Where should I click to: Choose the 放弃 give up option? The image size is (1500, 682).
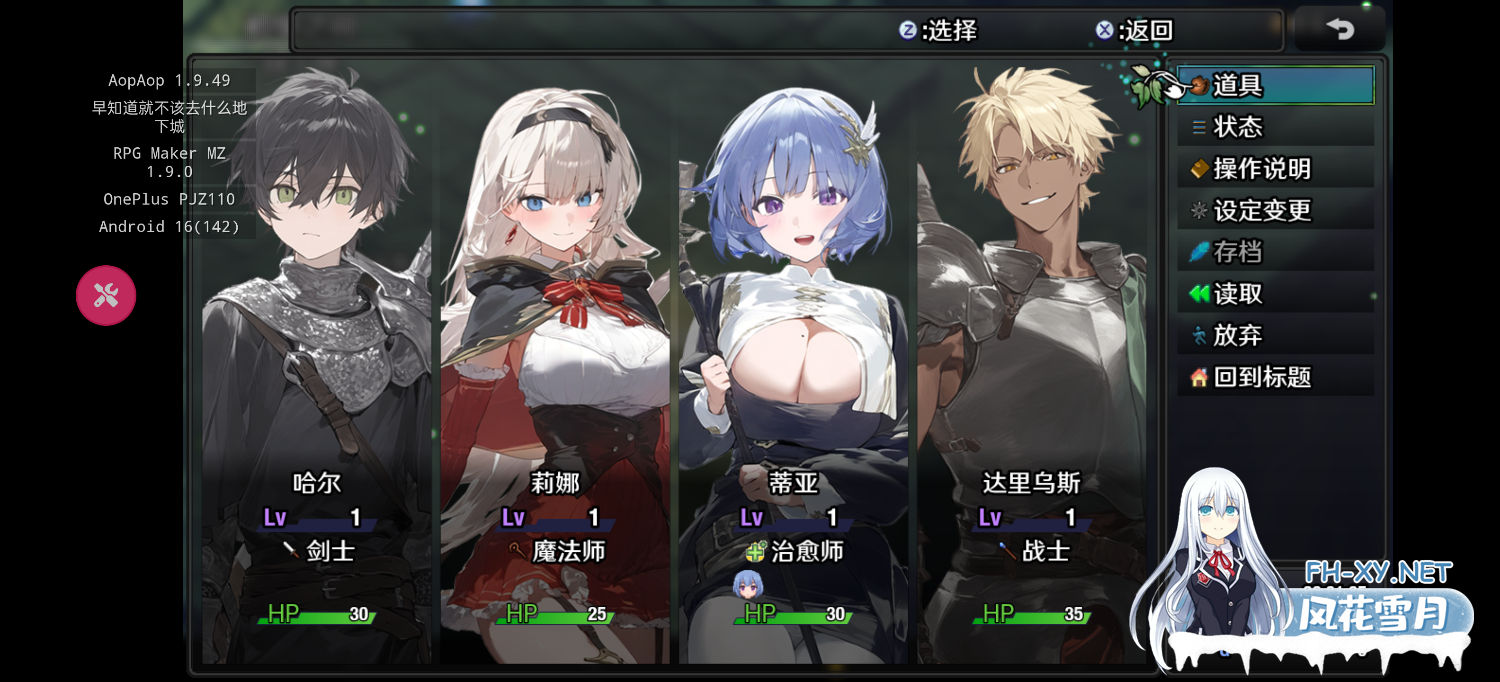[x=1275, y=336]
